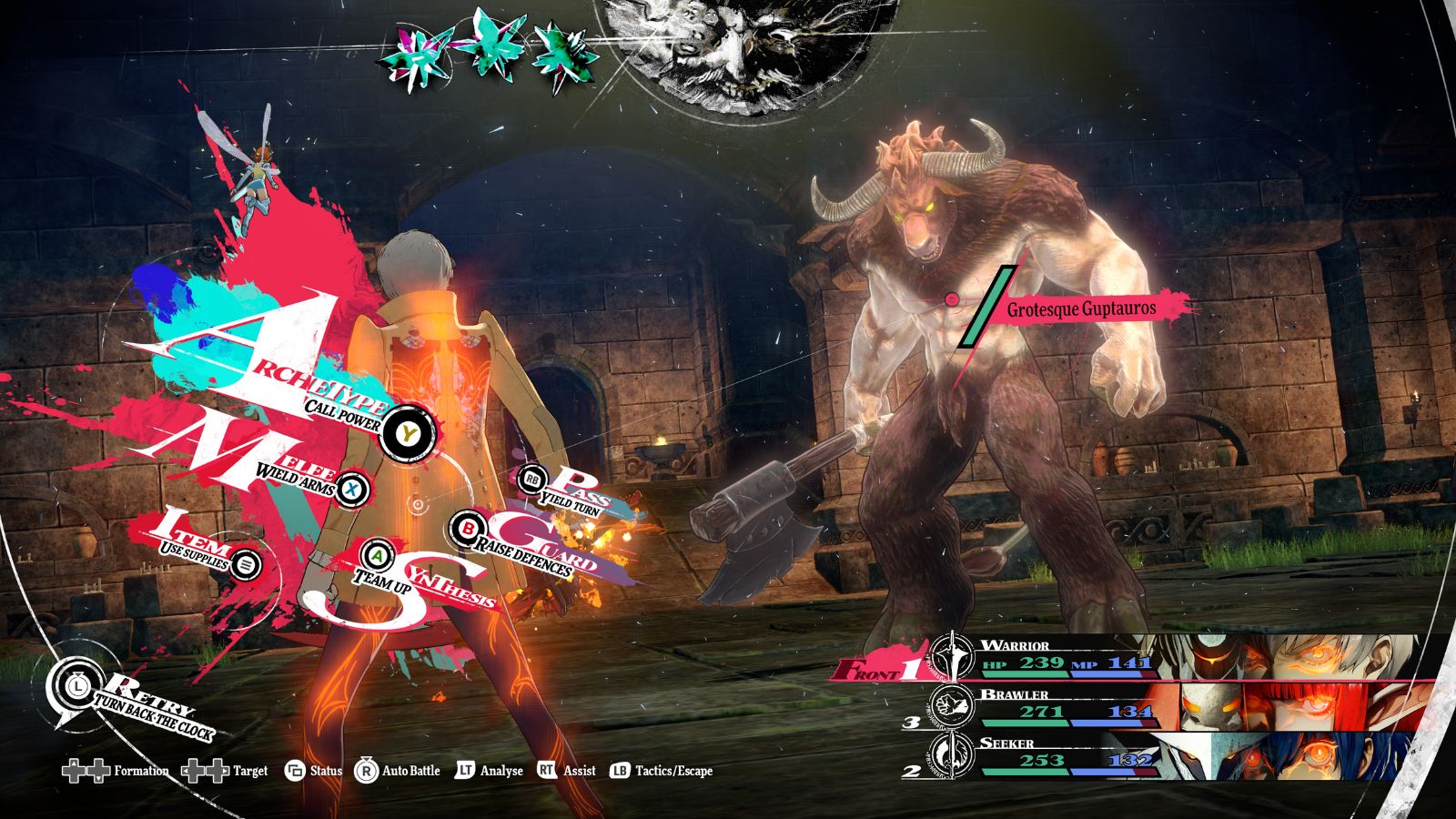The height and width of the screenshot is (819, 1456).
Task: Choose the Melee Wield Arms command
Action: pos(353,490)
